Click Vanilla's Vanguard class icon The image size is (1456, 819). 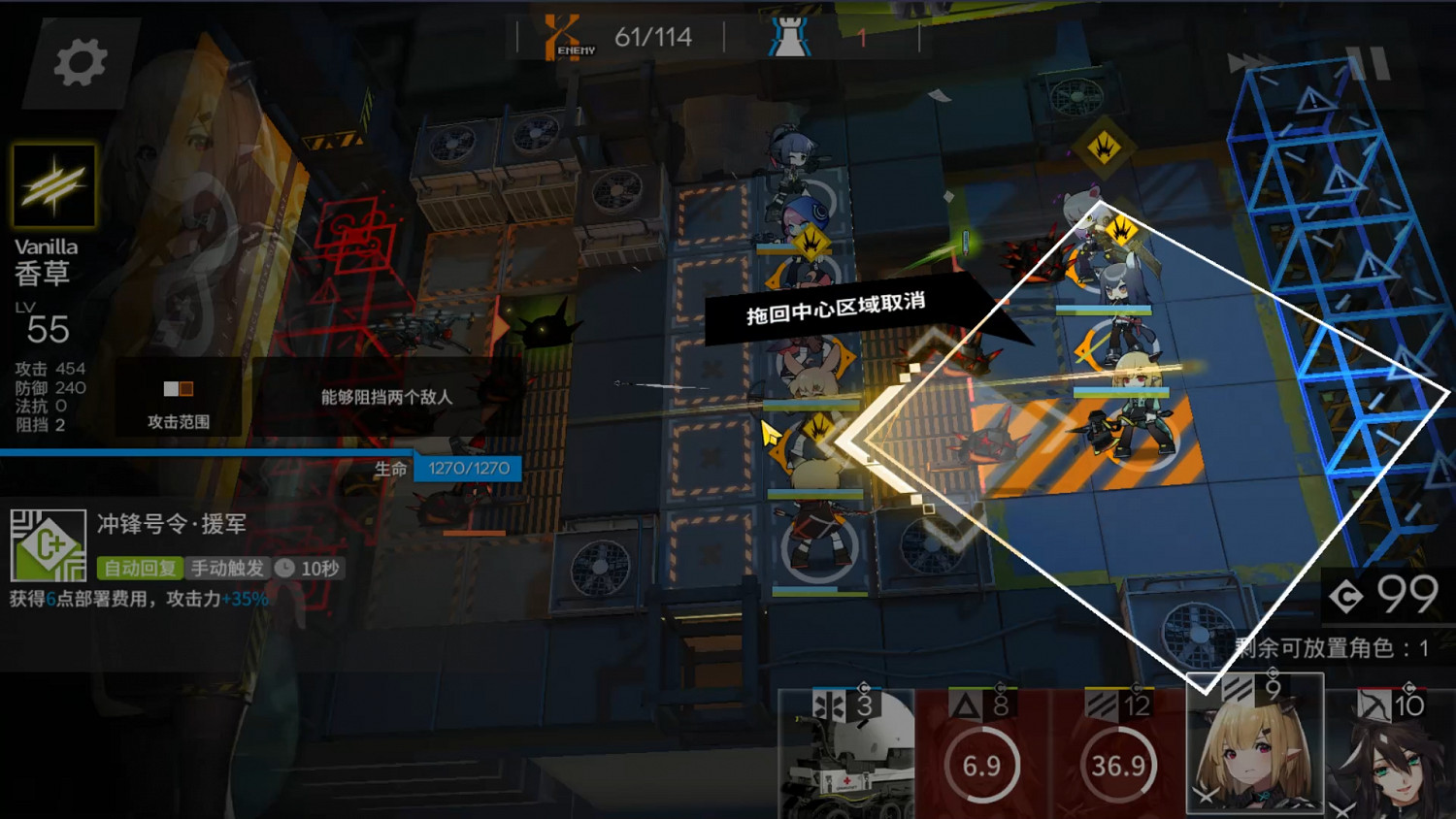(53, 184)
